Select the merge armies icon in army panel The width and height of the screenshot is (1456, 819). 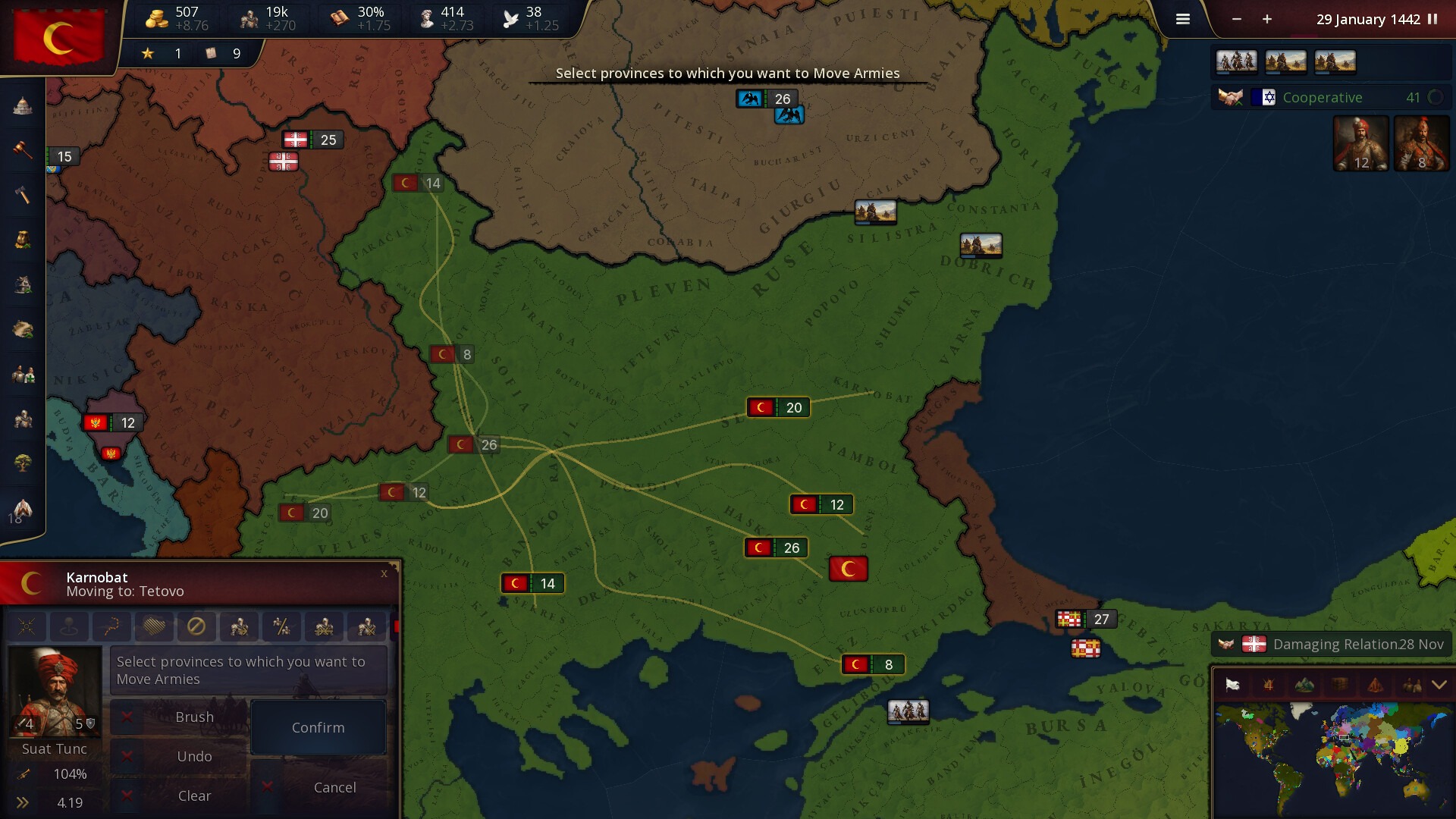point(325,626)
